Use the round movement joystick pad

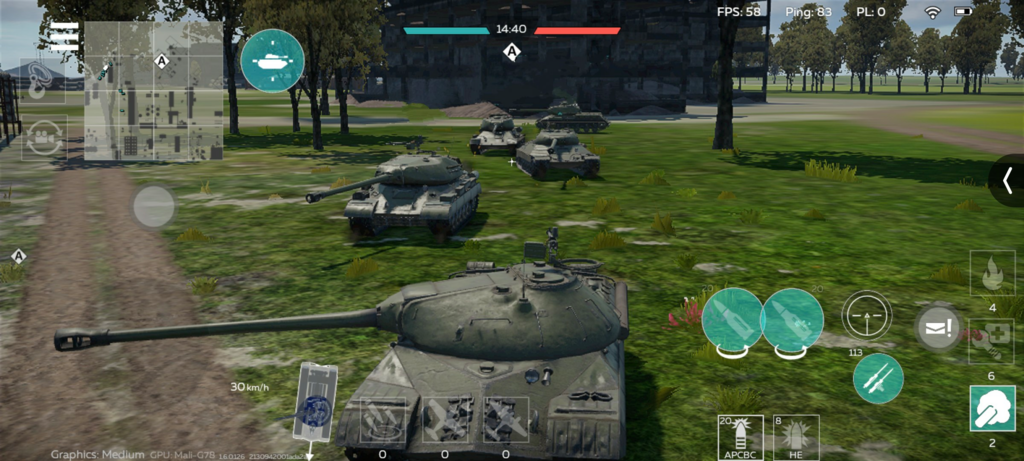pos(154,207)
